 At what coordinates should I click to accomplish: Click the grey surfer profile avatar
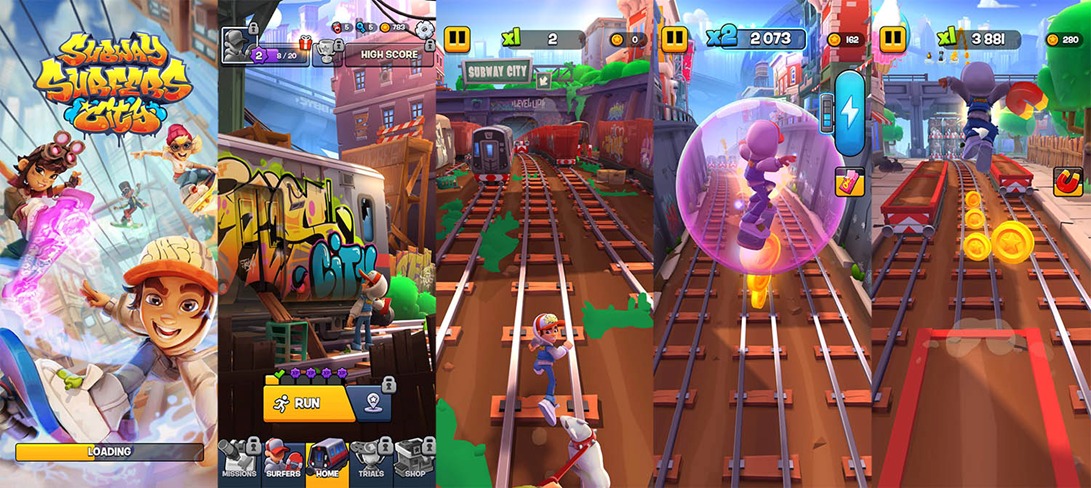pos(236,46)
